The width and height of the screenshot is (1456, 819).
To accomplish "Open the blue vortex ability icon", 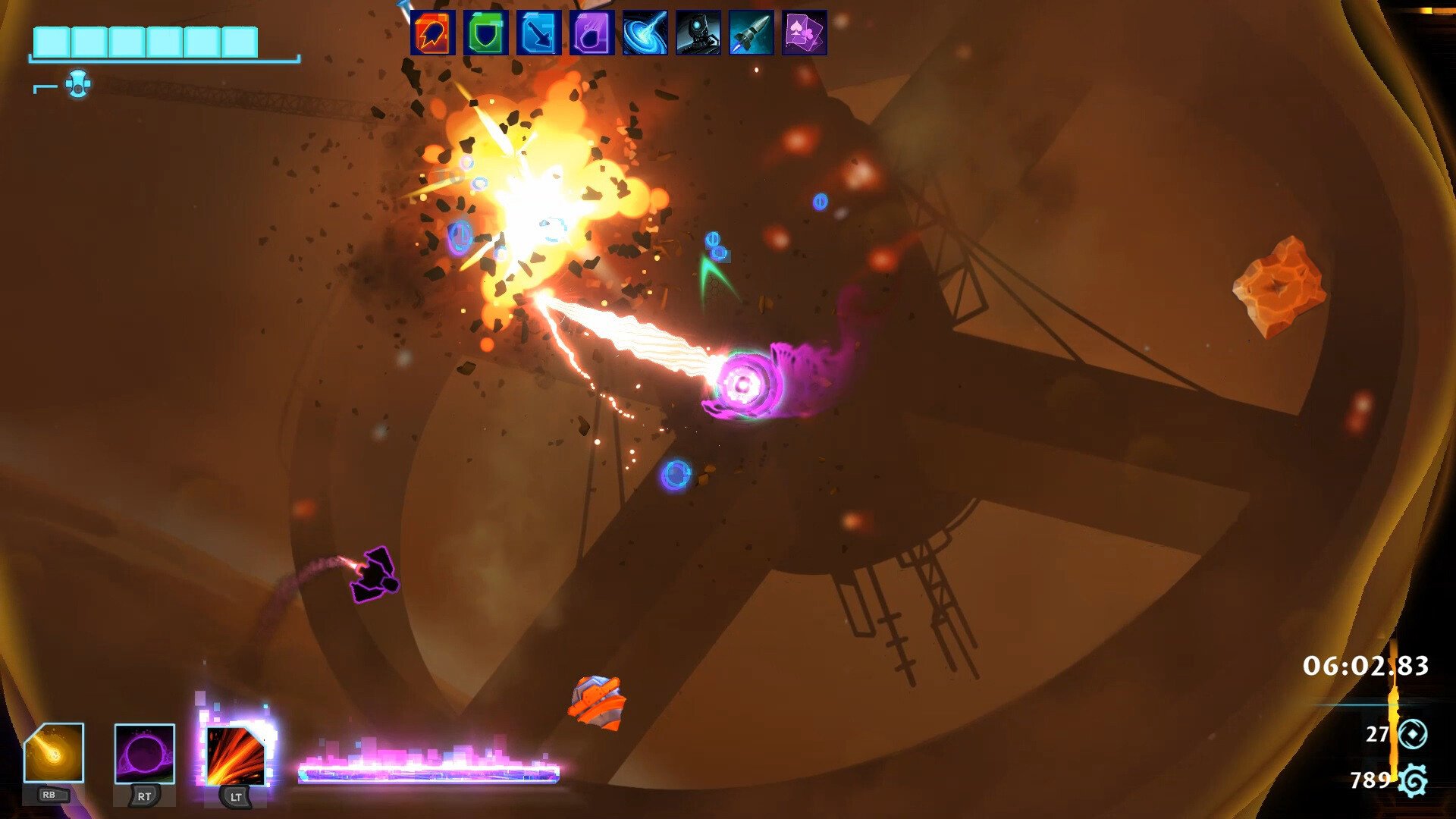I will pyautogui.click(x=642, y=33).
